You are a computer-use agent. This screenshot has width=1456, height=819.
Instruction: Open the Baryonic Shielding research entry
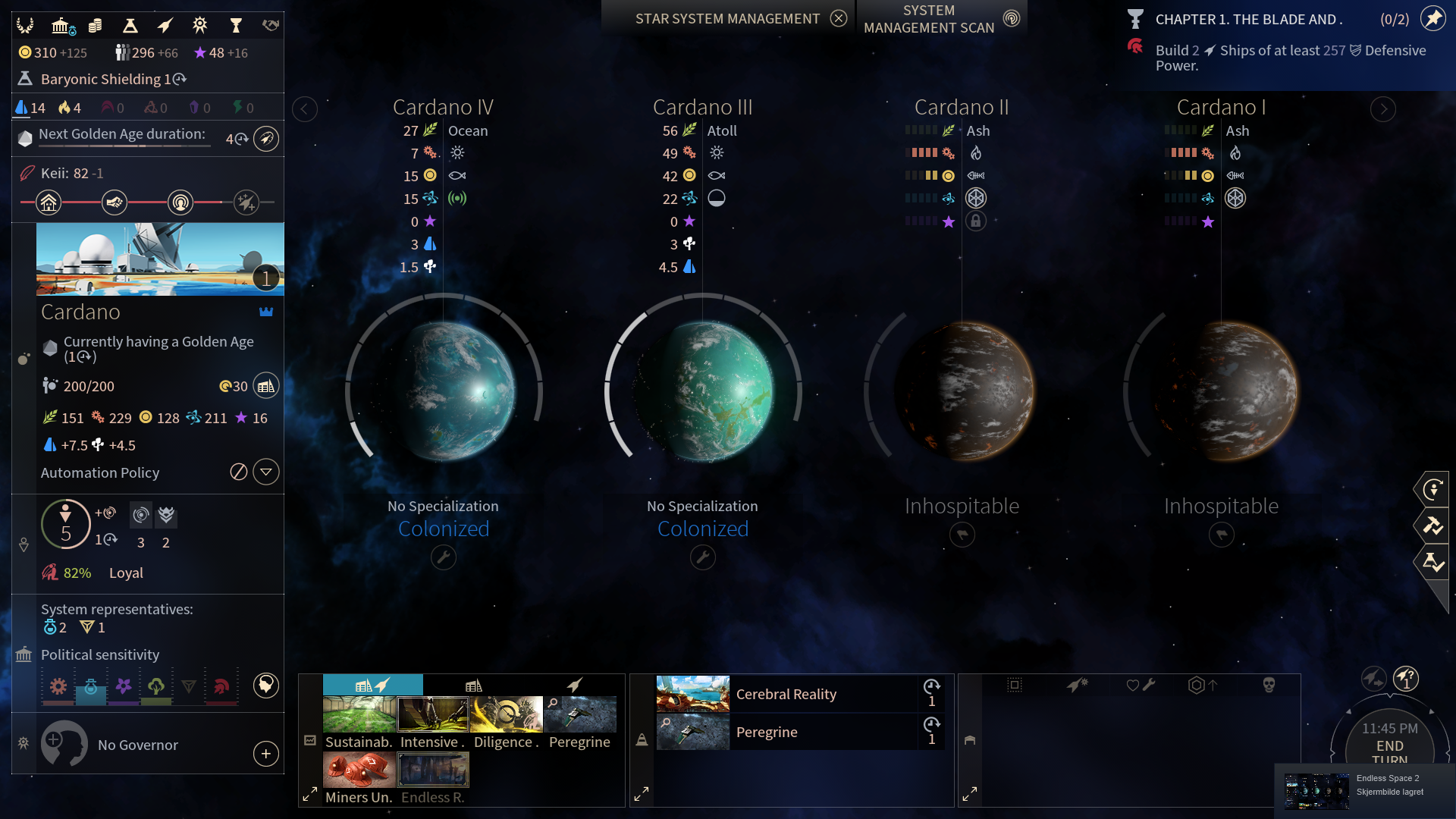pos(106,79)
